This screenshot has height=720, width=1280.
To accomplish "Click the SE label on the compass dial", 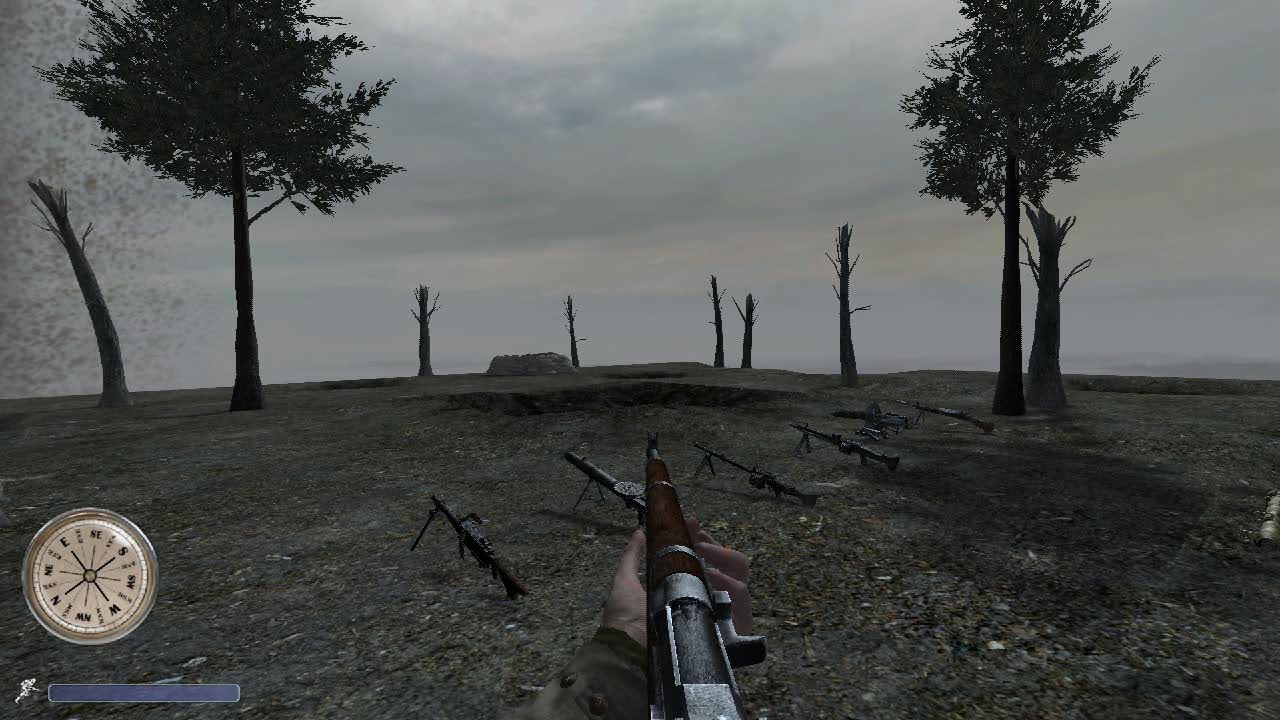I will (97, 534).
